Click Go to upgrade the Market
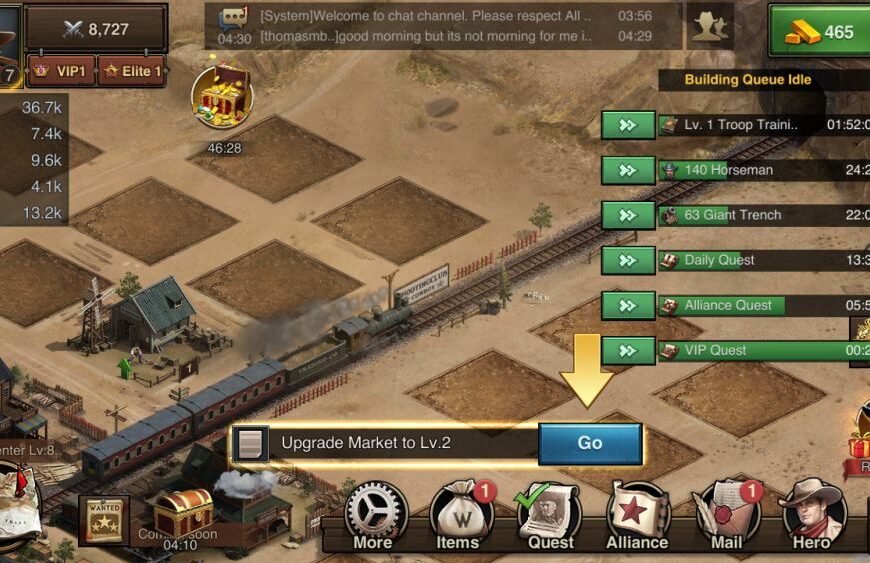 pyautogui.click(x=590, y=443)
